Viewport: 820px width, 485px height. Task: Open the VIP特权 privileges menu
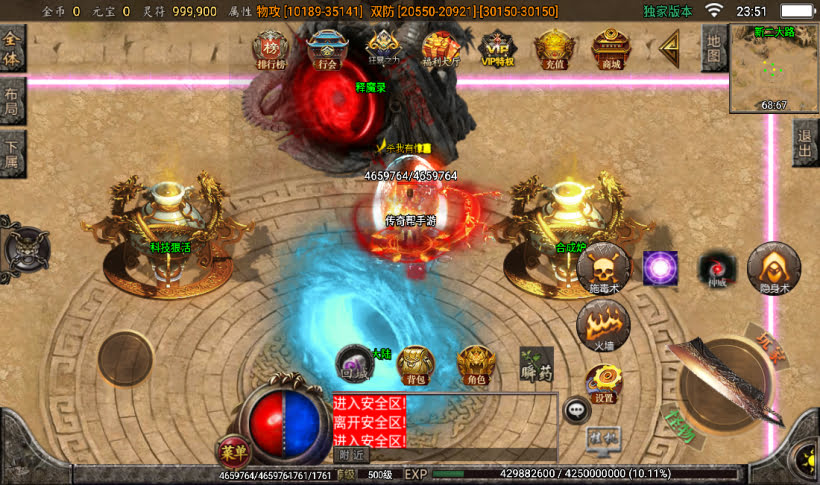497,47
